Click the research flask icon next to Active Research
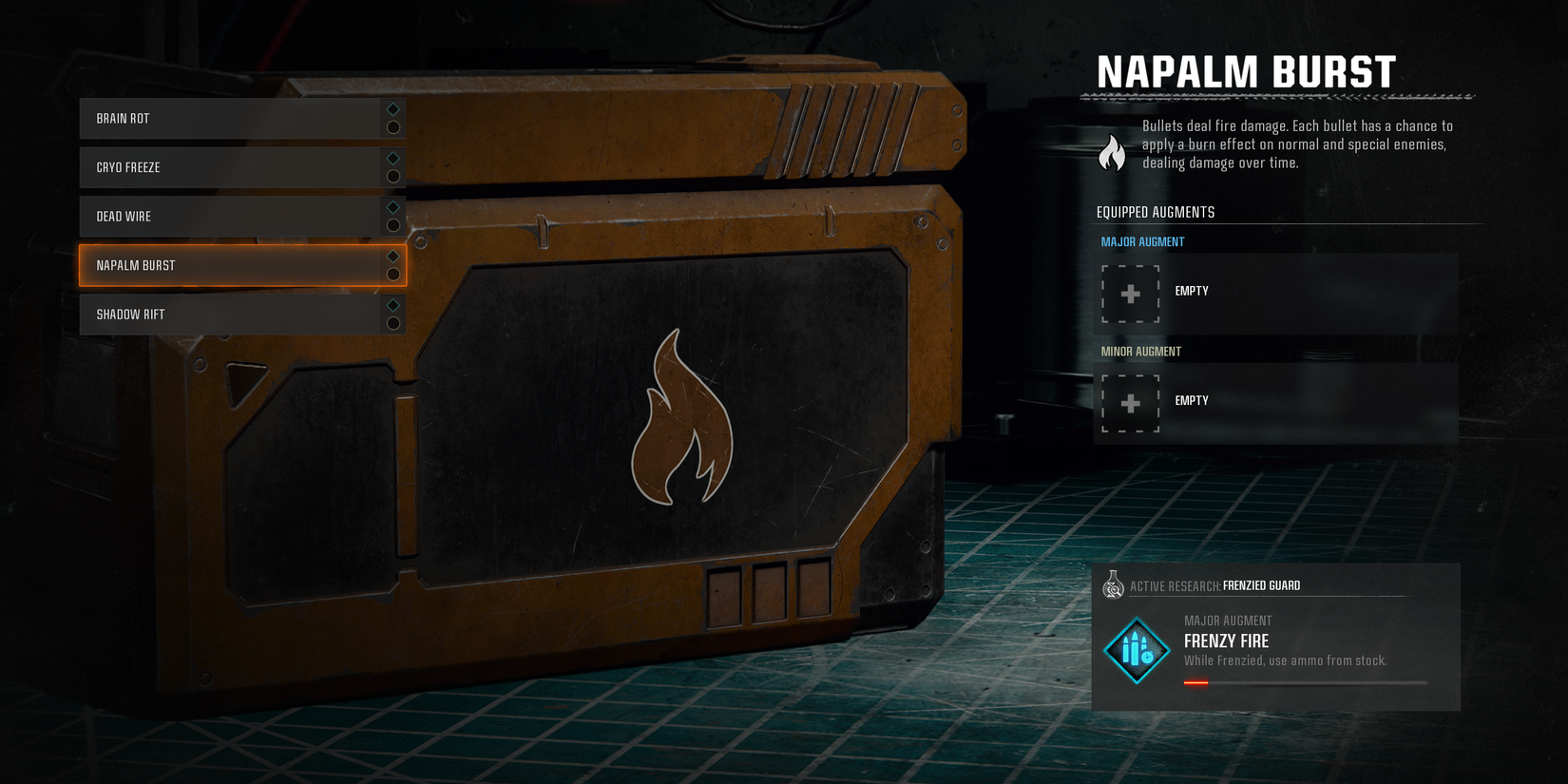The height and width of the screenshot is (784, 1568). [1112, 585]
